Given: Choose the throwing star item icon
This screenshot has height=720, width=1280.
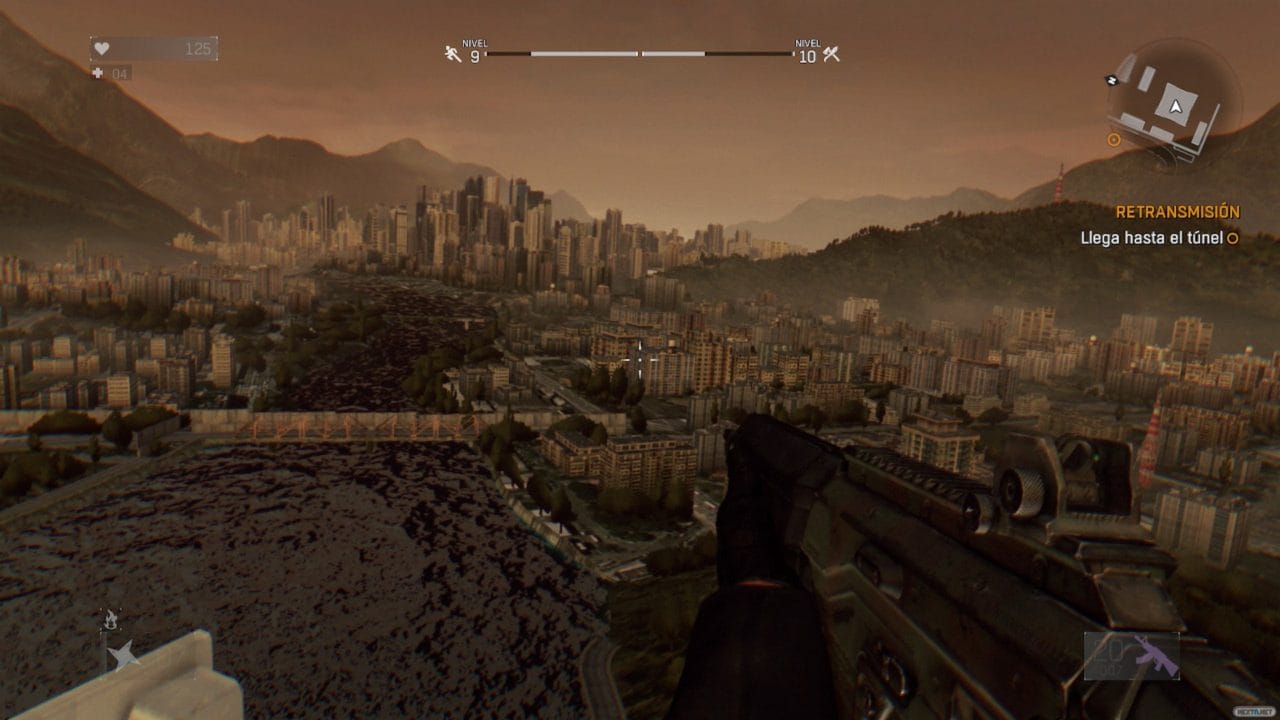Looking at the screenshot, I should (x=124, y=656).
